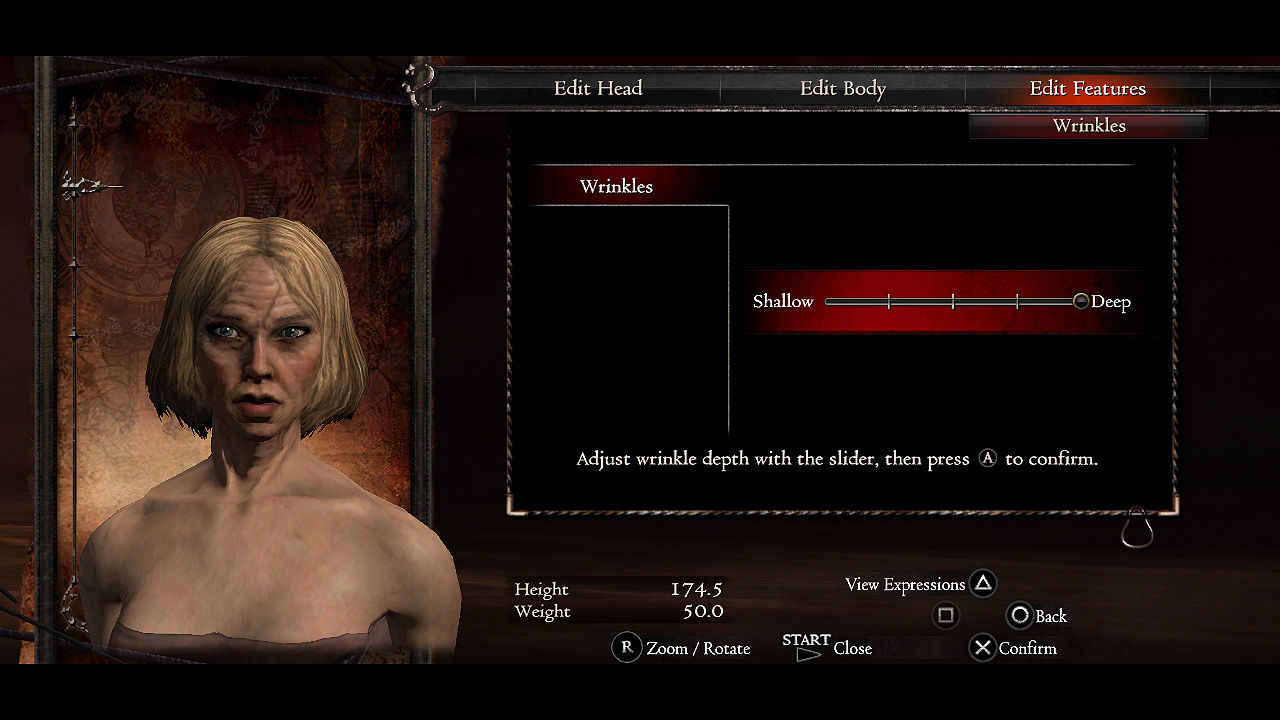Choose the Wrinkles submenu entry under Edit Features
Viewport: 1280px width, 720px height.
pyautogui.click(x=1089, y=126)
